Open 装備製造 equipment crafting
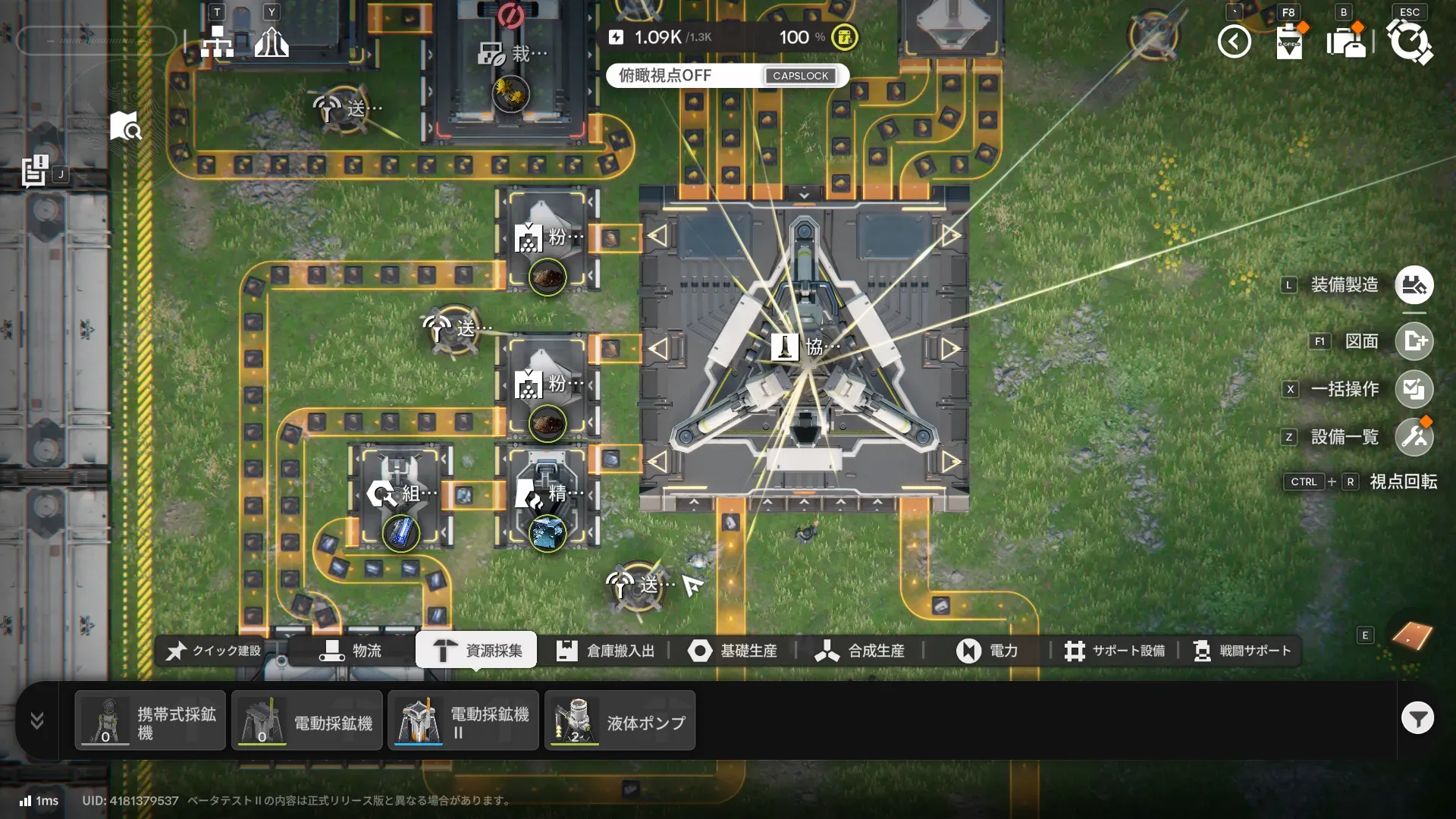This screenshot has height=819, width=1456. click(1414, 285)
